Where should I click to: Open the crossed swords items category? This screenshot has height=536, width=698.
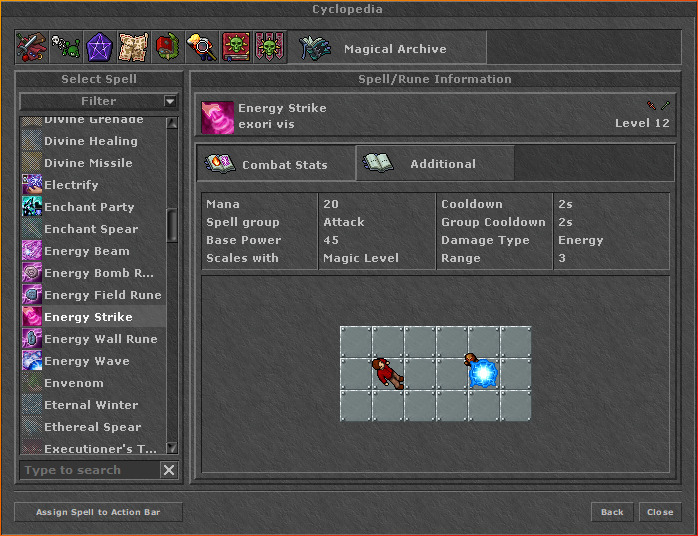[x=31, y=47]
